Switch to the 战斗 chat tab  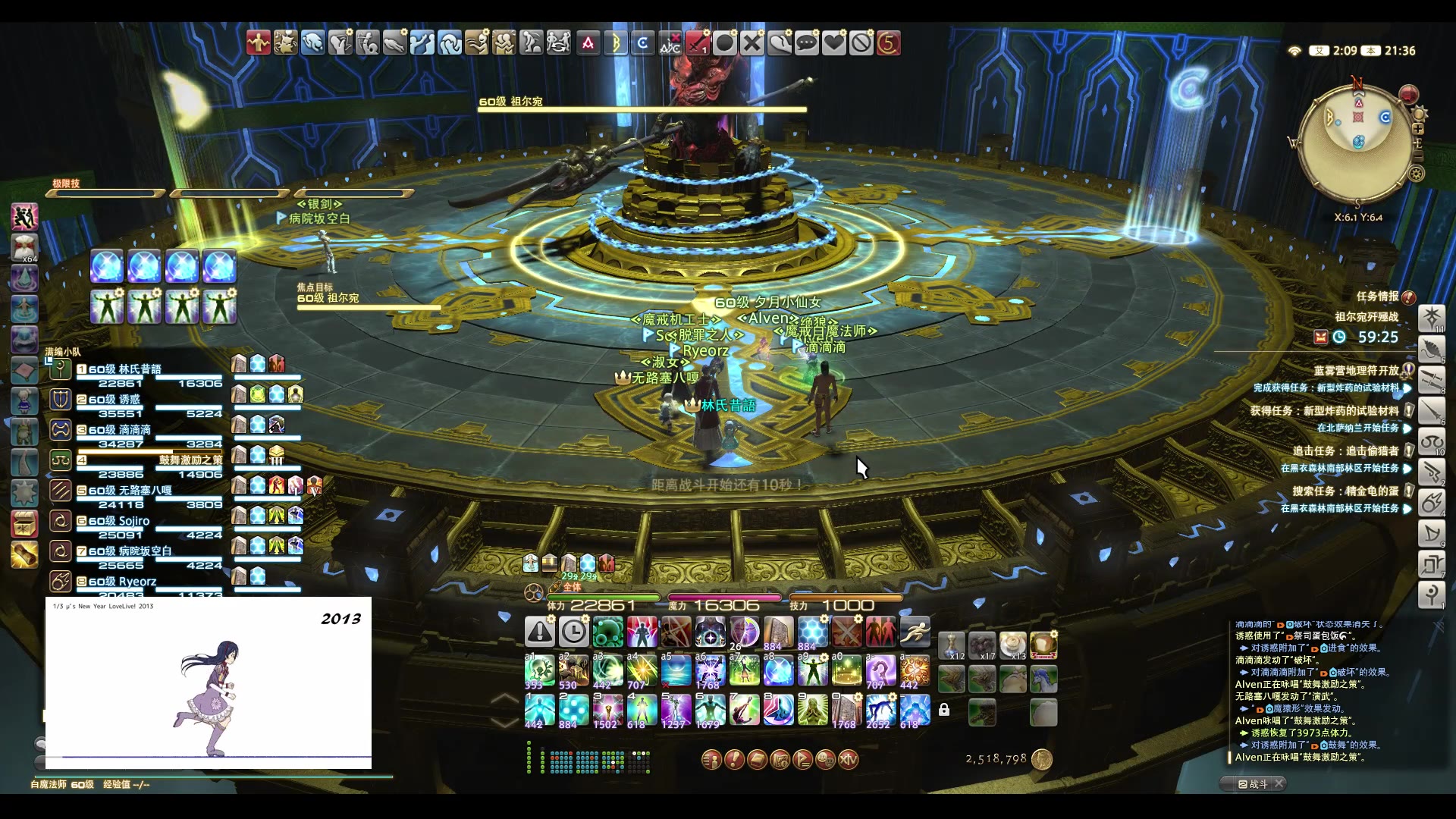(x=1254, y=784)
